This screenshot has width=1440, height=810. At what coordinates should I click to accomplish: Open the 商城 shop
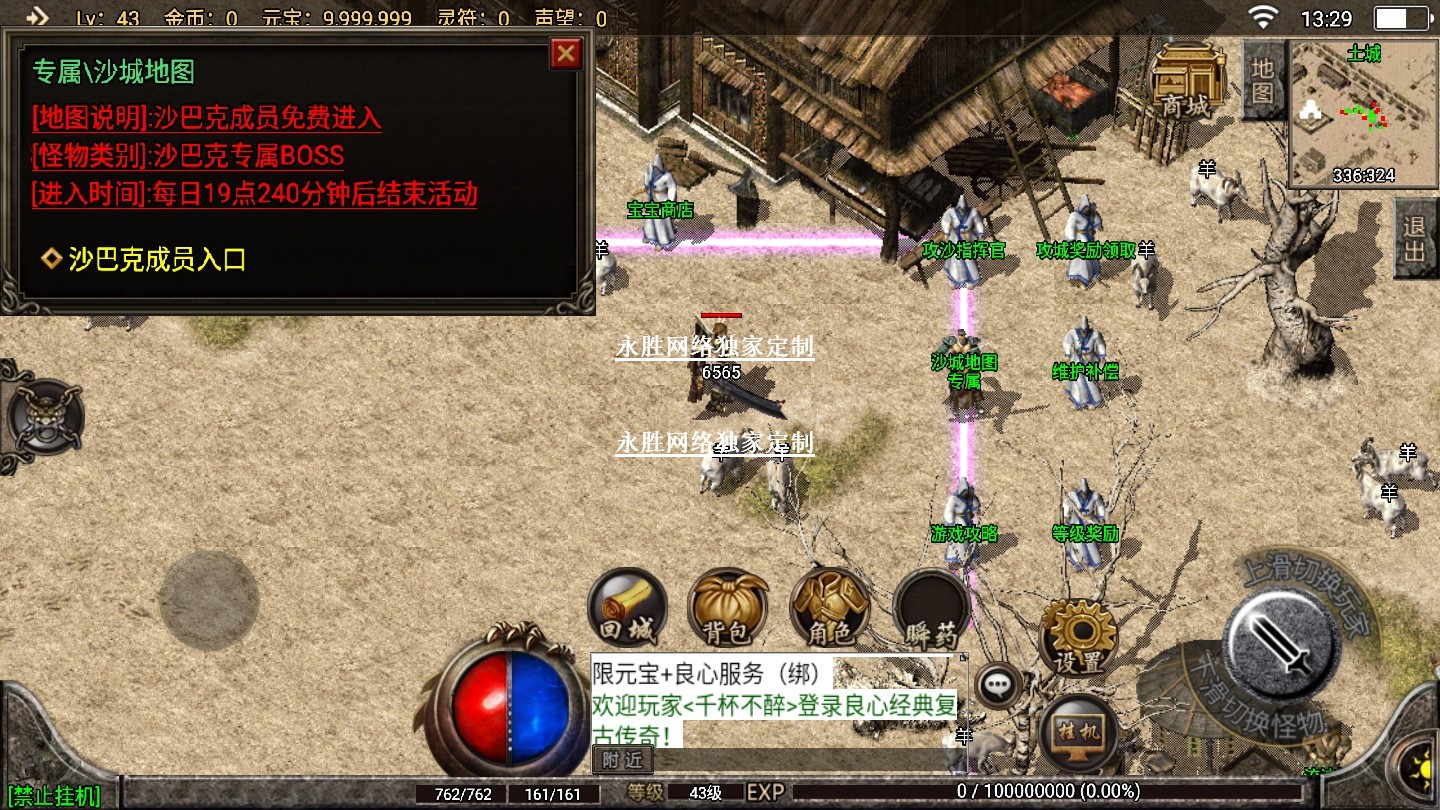1188,80
